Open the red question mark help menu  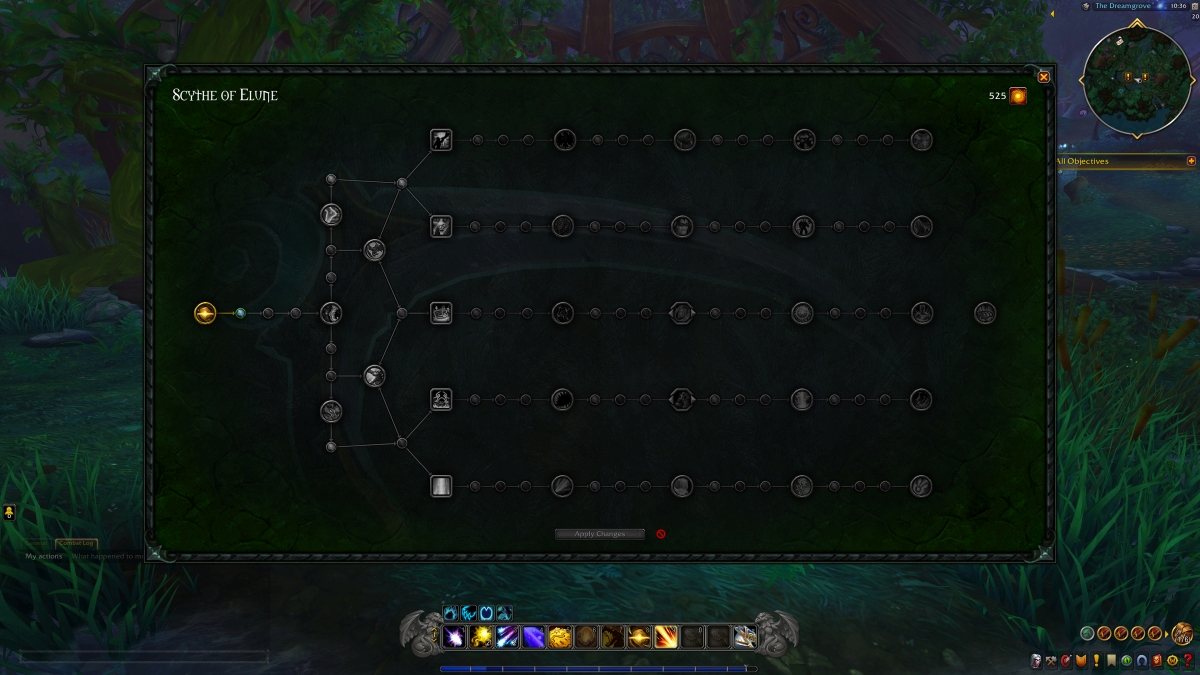(x=1187, y=660)
